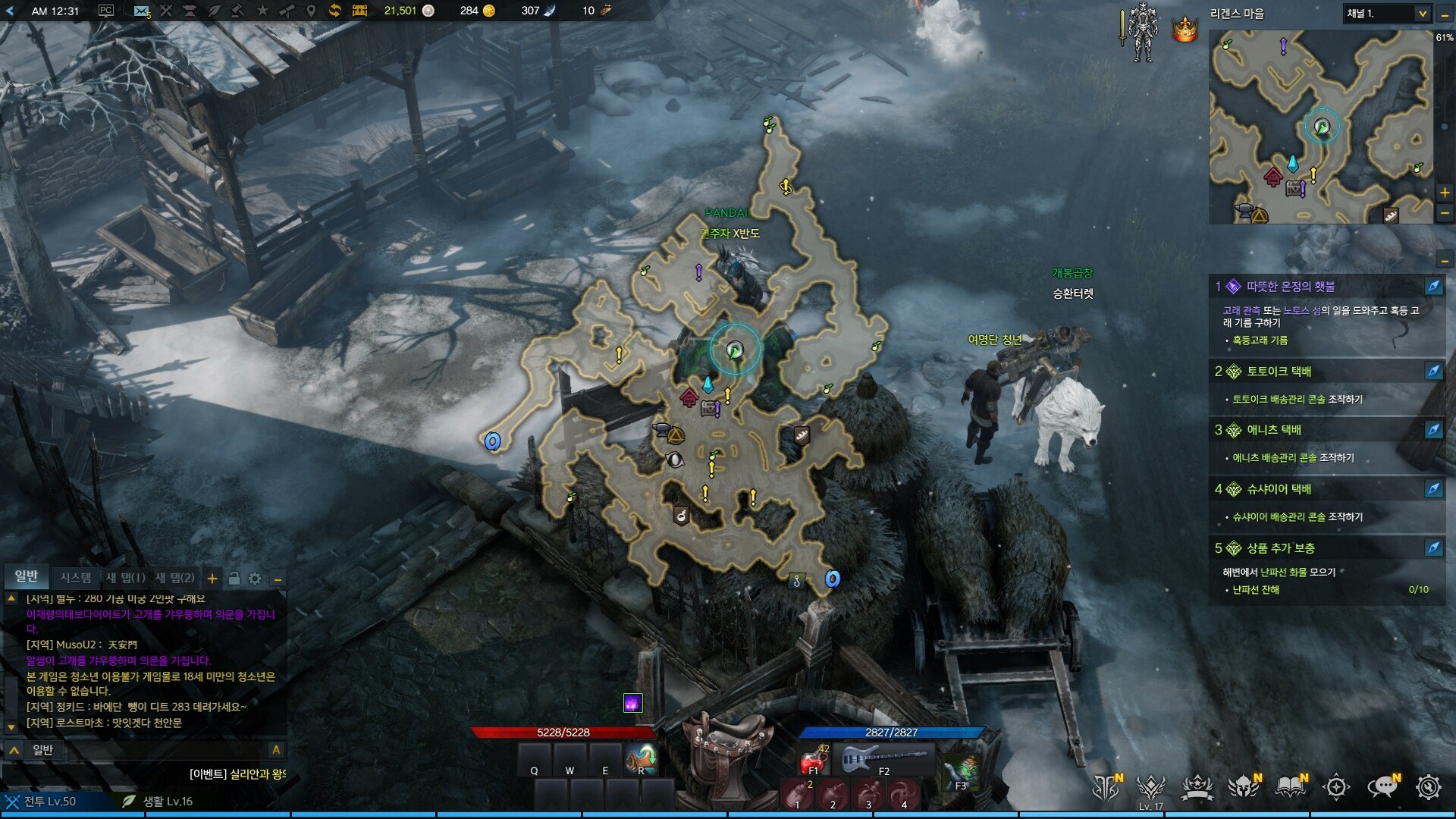Screen dimensions: 1456x819
Task: Open chat settings gear
Action: tap(255, 579)
